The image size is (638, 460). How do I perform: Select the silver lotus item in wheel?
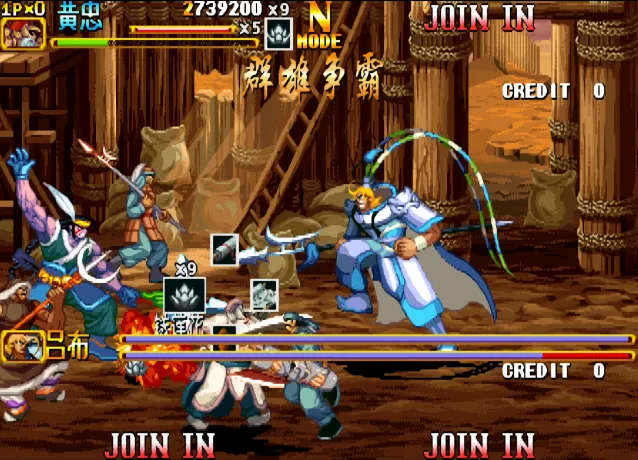coord(184,296)
